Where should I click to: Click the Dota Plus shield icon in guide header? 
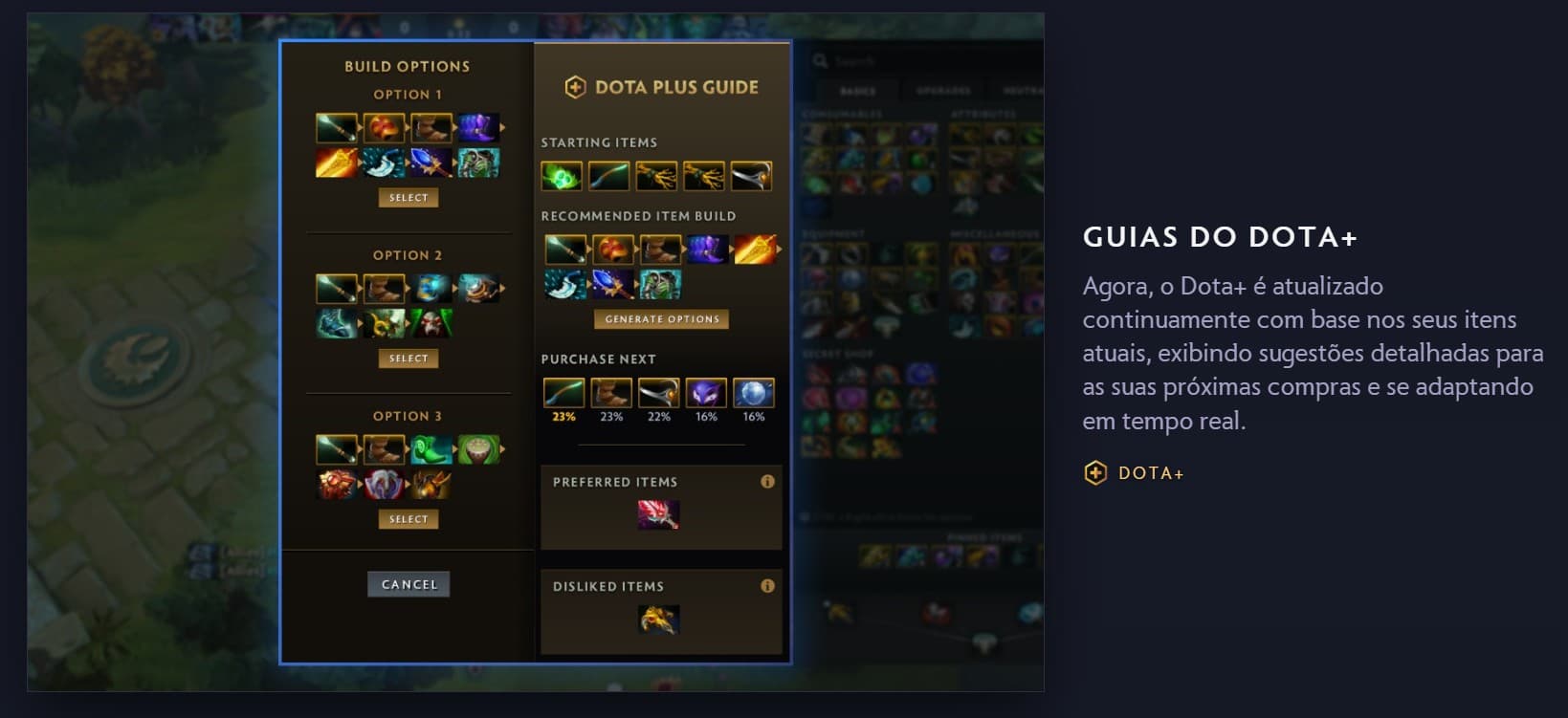click(575, 86)
